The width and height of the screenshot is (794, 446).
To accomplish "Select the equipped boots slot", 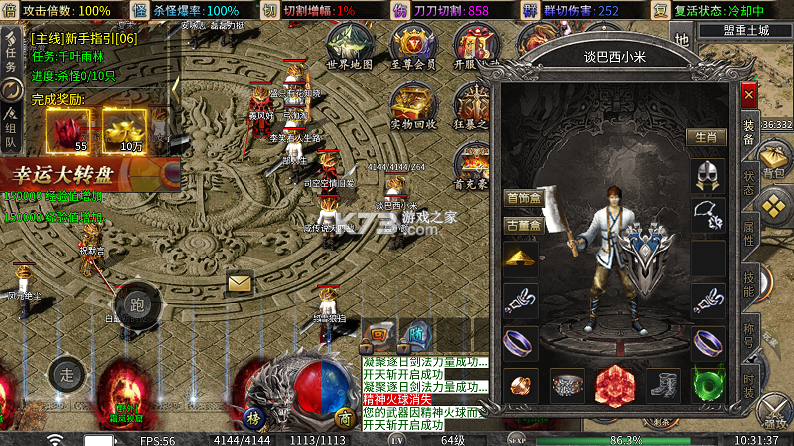I will coord(663,384).
